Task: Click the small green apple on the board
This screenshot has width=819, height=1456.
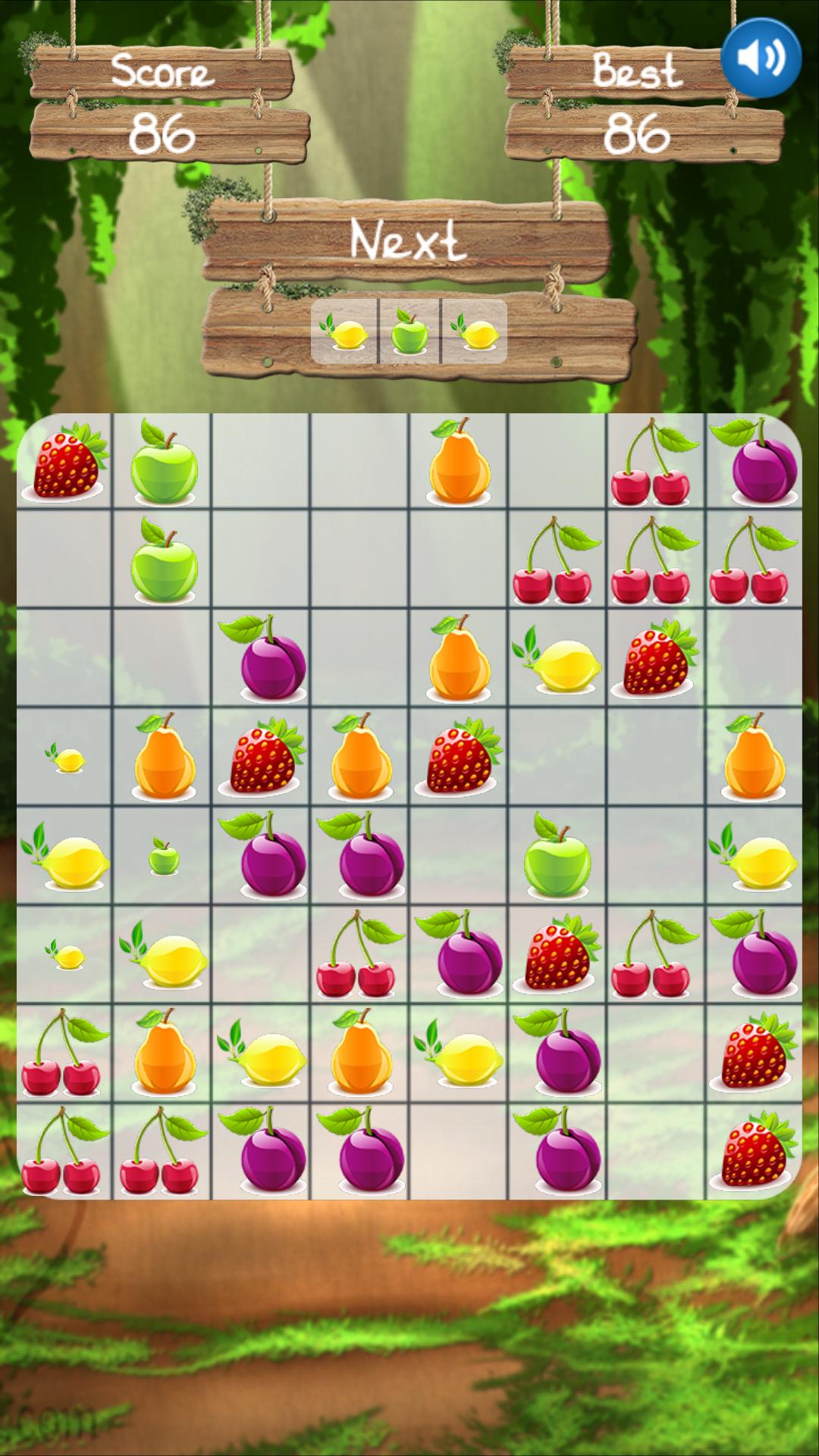Action: pyautogui.click(x=163, y=857)
